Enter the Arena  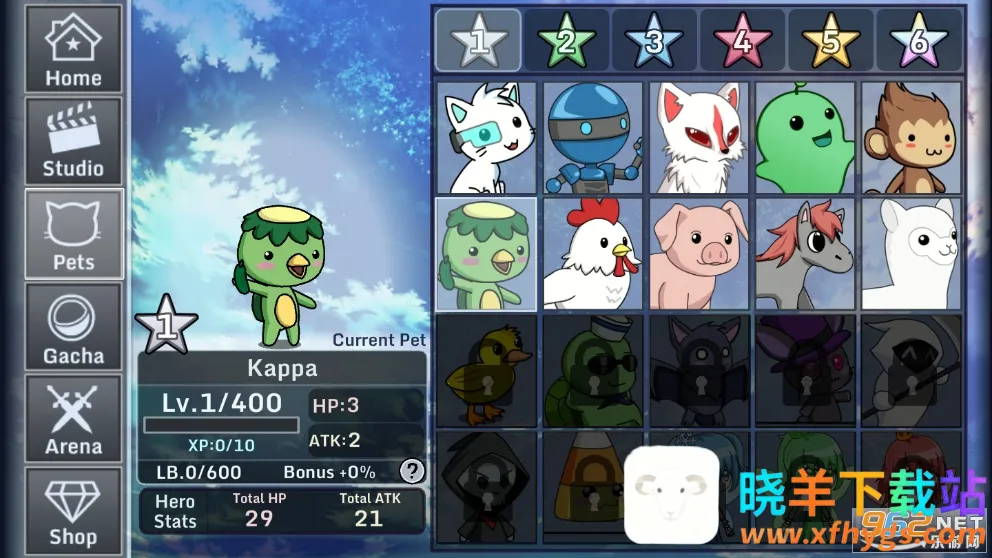click(73, 420)
